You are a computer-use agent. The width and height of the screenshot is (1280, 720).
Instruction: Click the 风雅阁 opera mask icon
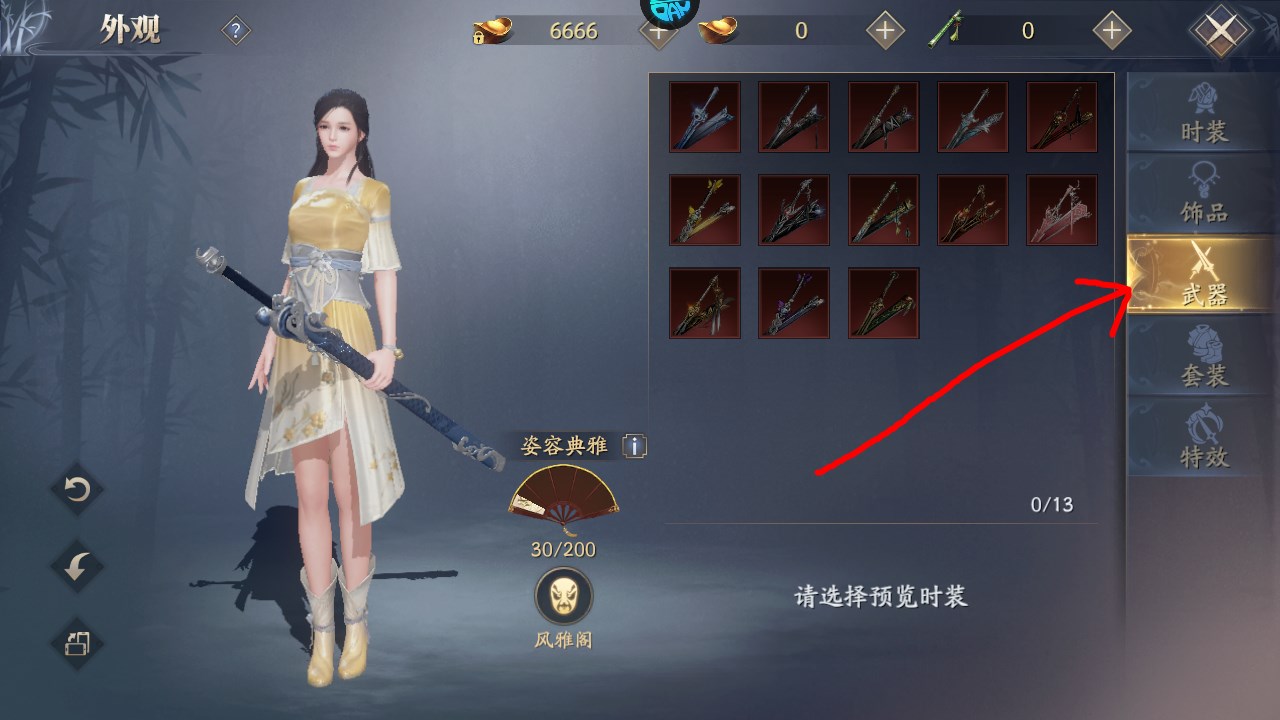point(563,595)
